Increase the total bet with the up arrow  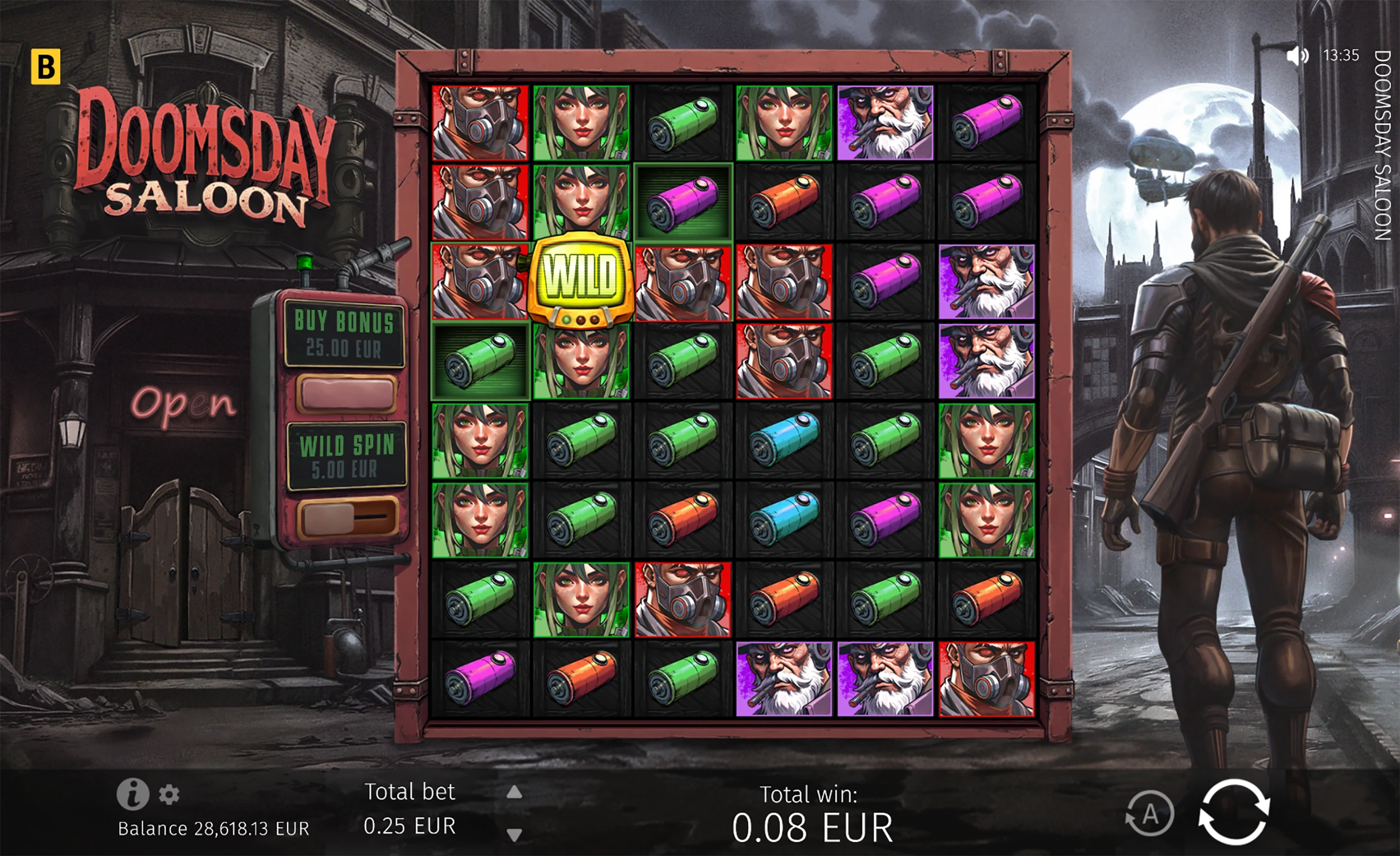[x=514, y=792]
